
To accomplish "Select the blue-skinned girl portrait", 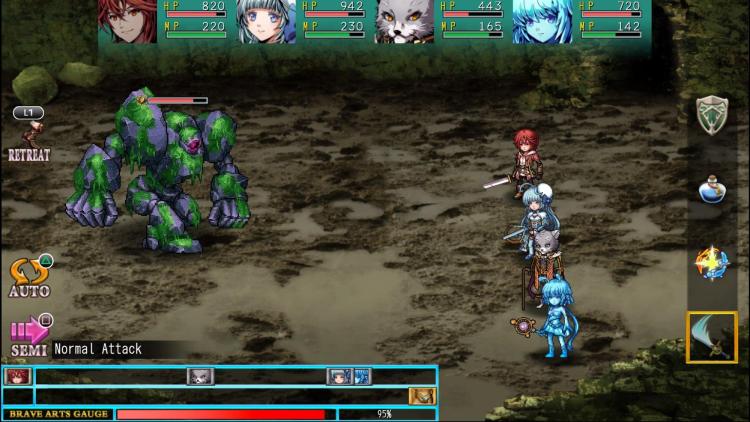I will point(542,21).
